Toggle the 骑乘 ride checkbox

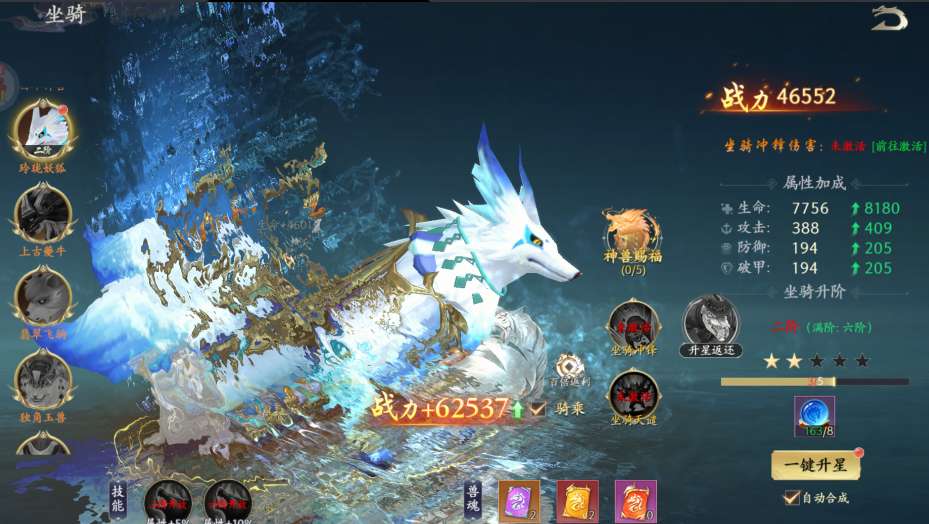(539, 408)
